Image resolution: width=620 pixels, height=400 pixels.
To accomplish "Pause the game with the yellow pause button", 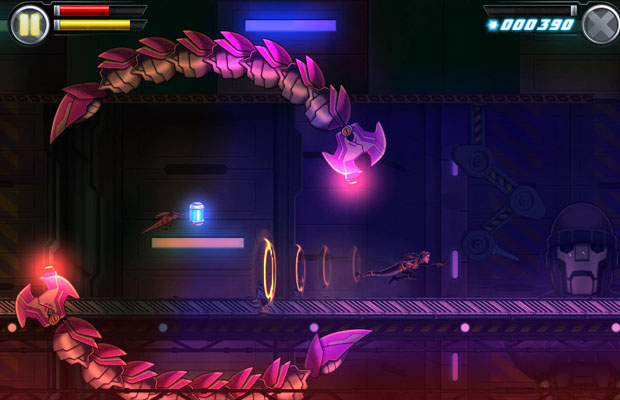I will click(29, 24).
